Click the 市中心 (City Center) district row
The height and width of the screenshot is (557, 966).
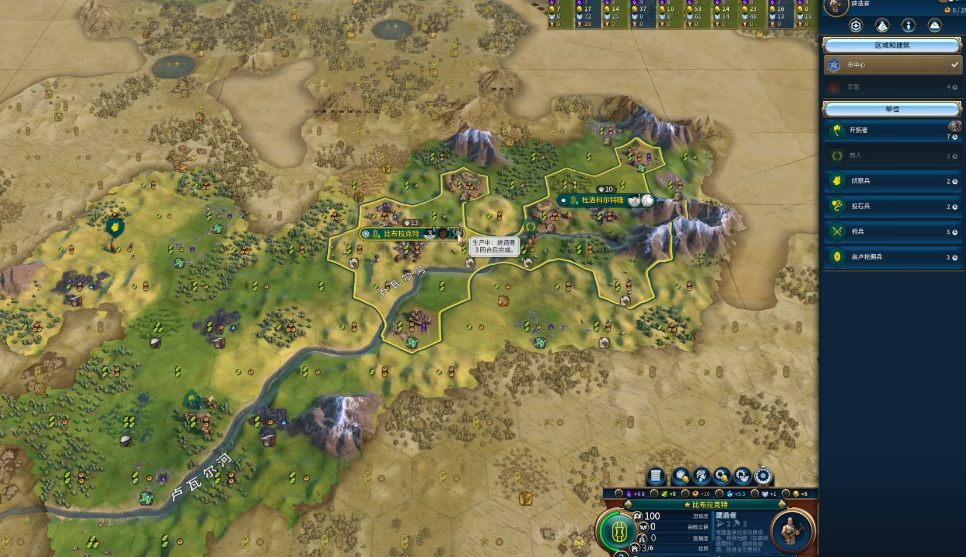(x=890, y=64)
